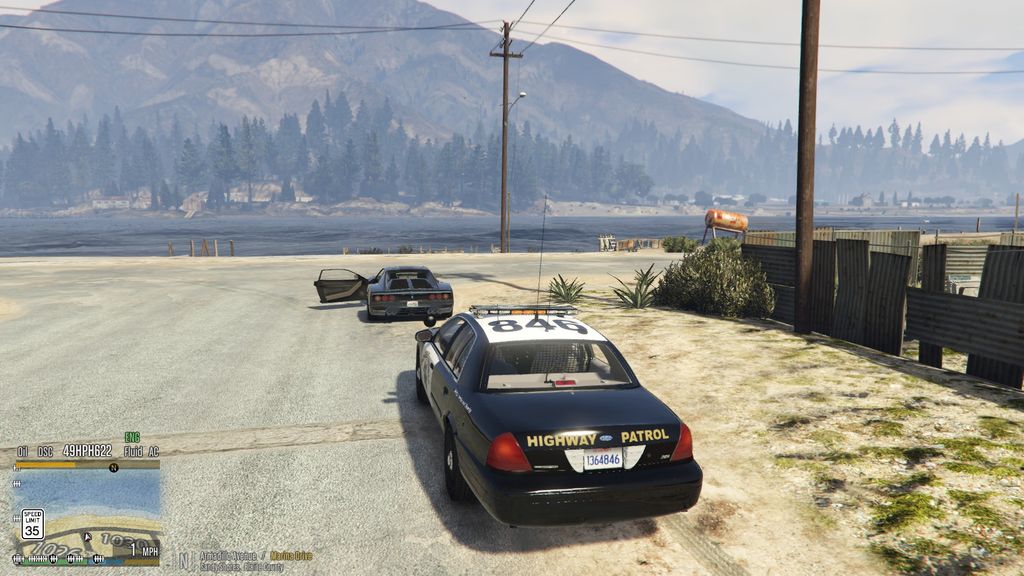Select the Speed Limit 35 sign icon

(x=32, y=524)
